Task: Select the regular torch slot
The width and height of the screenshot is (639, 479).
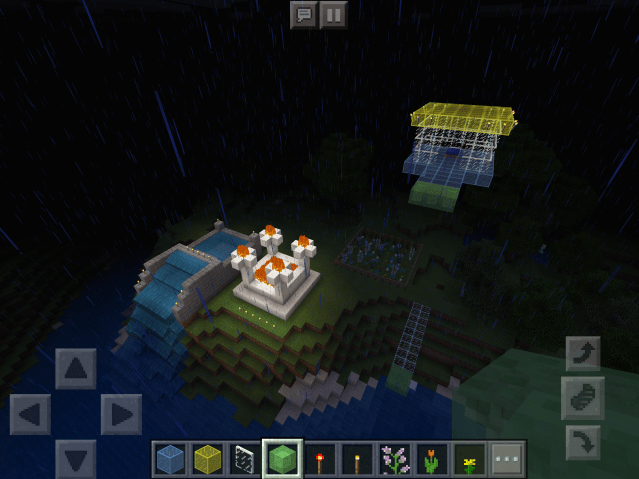Action: tap(357, 459)
